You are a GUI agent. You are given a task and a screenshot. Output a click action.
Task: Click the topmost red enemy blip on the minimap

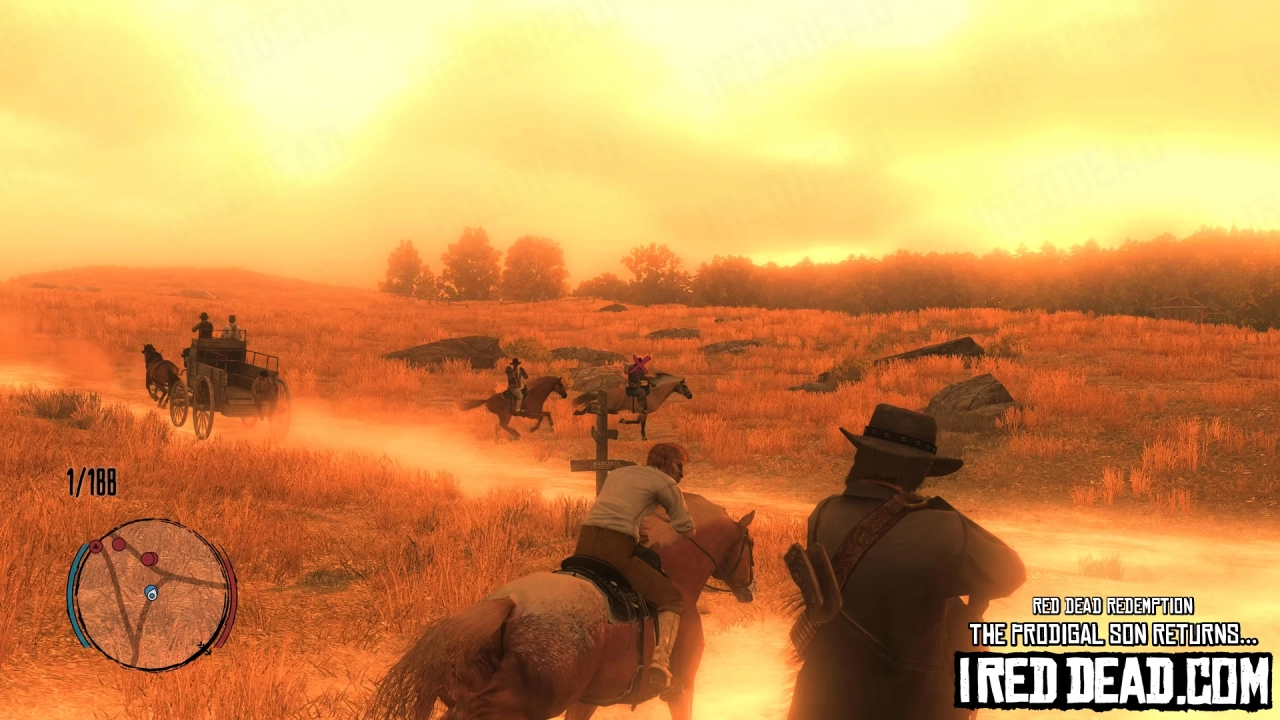pos(118,542)
